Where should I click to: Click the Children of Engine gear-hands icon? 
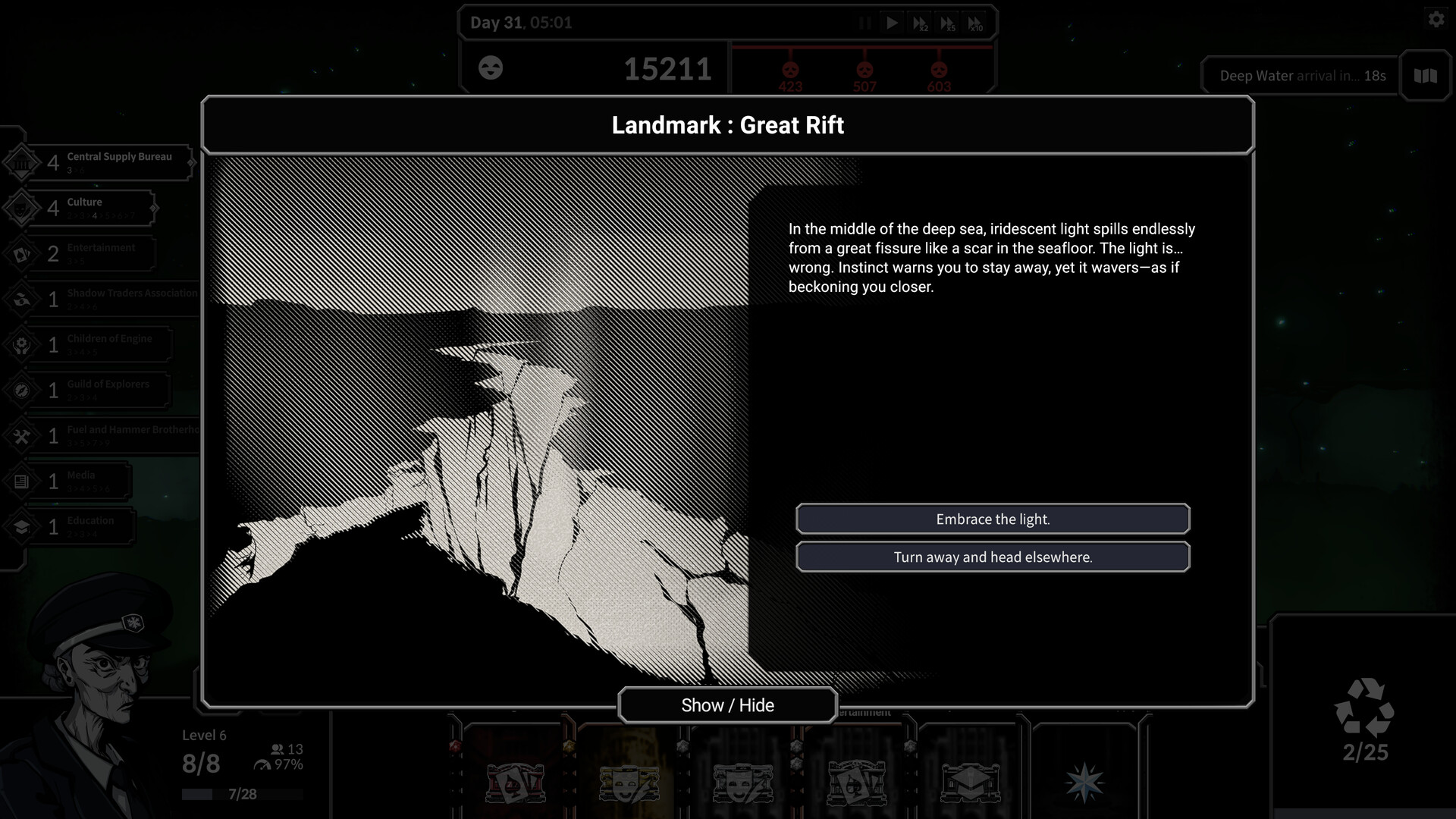[23, 344]
